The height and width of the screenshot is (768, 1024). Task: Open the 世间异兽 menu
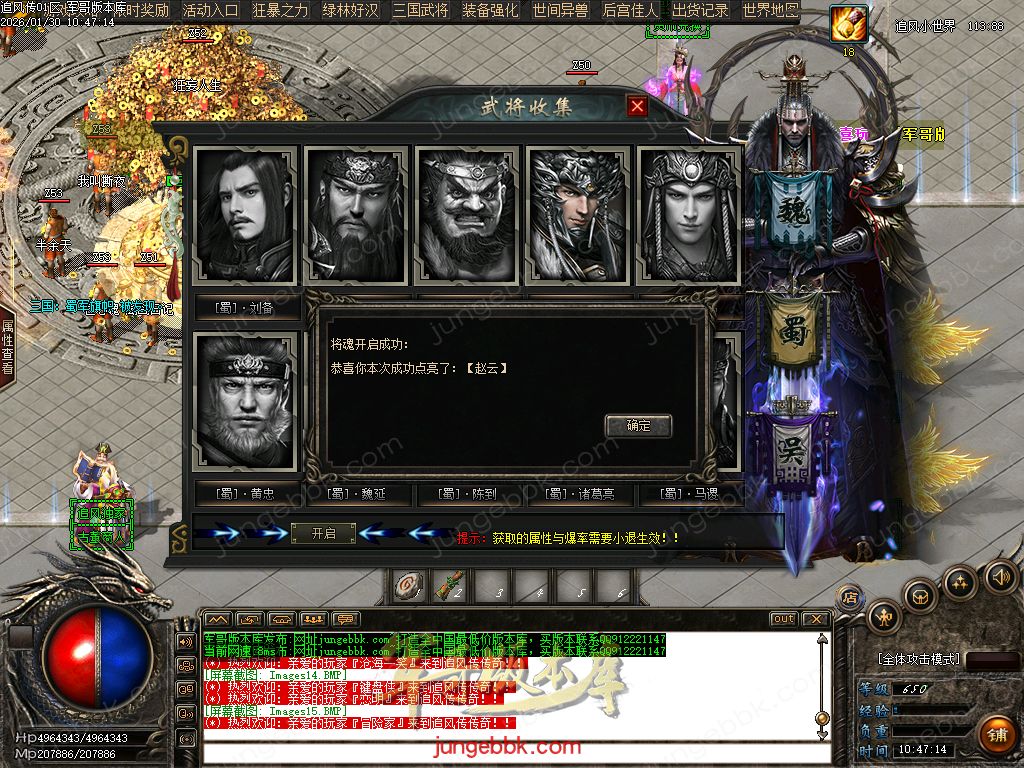561,11
